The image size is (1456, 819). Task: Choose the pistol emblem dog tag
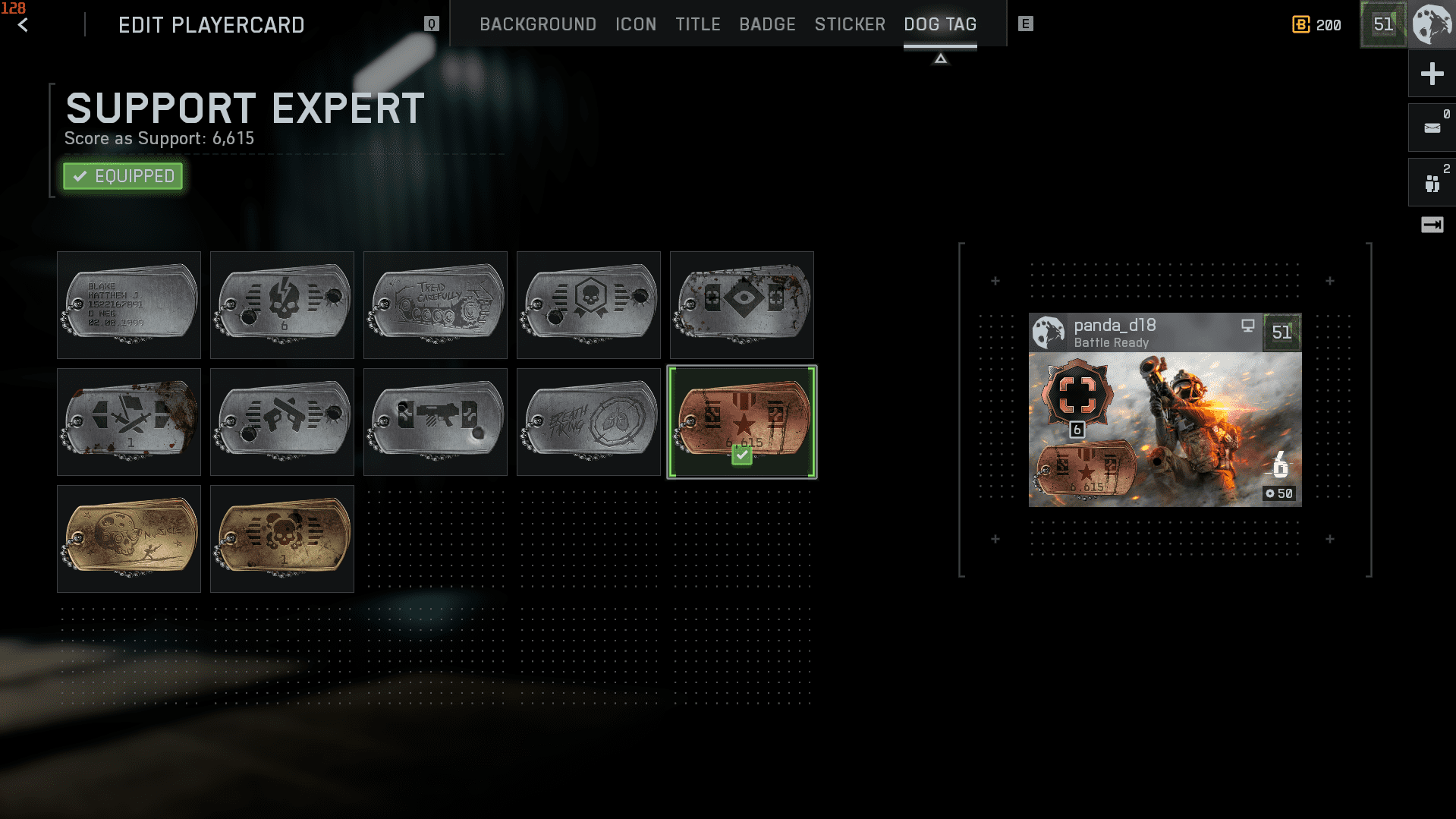(282, 422)
